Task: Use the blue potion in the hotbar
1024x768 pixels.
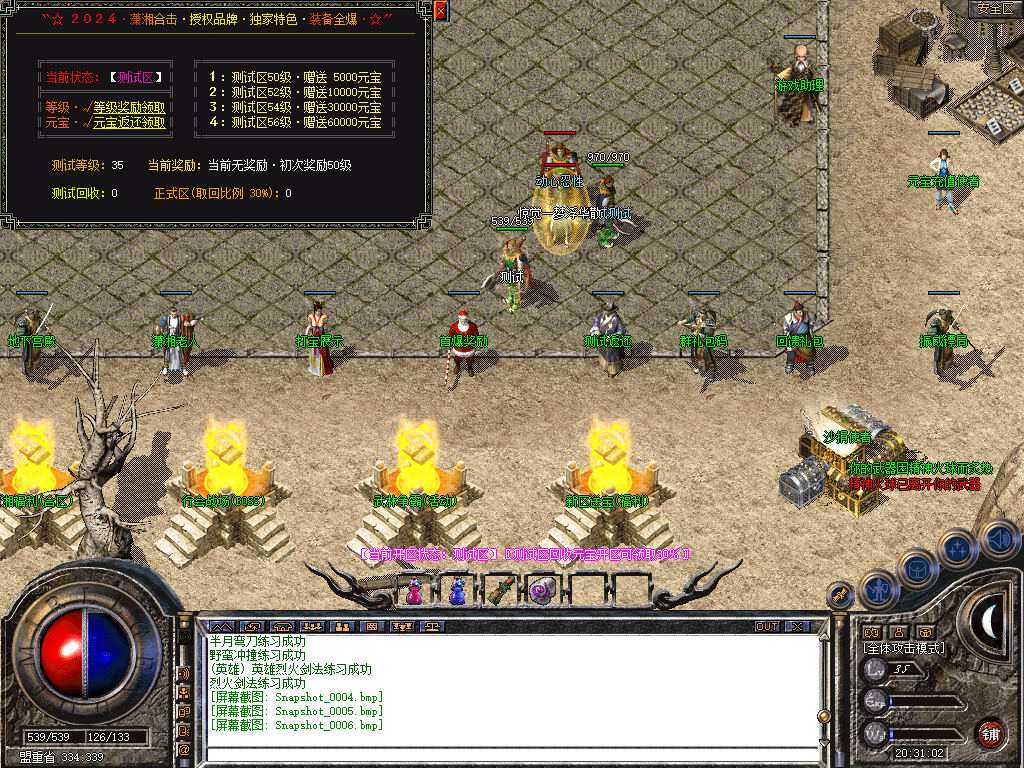Action: tap(457, 590)
